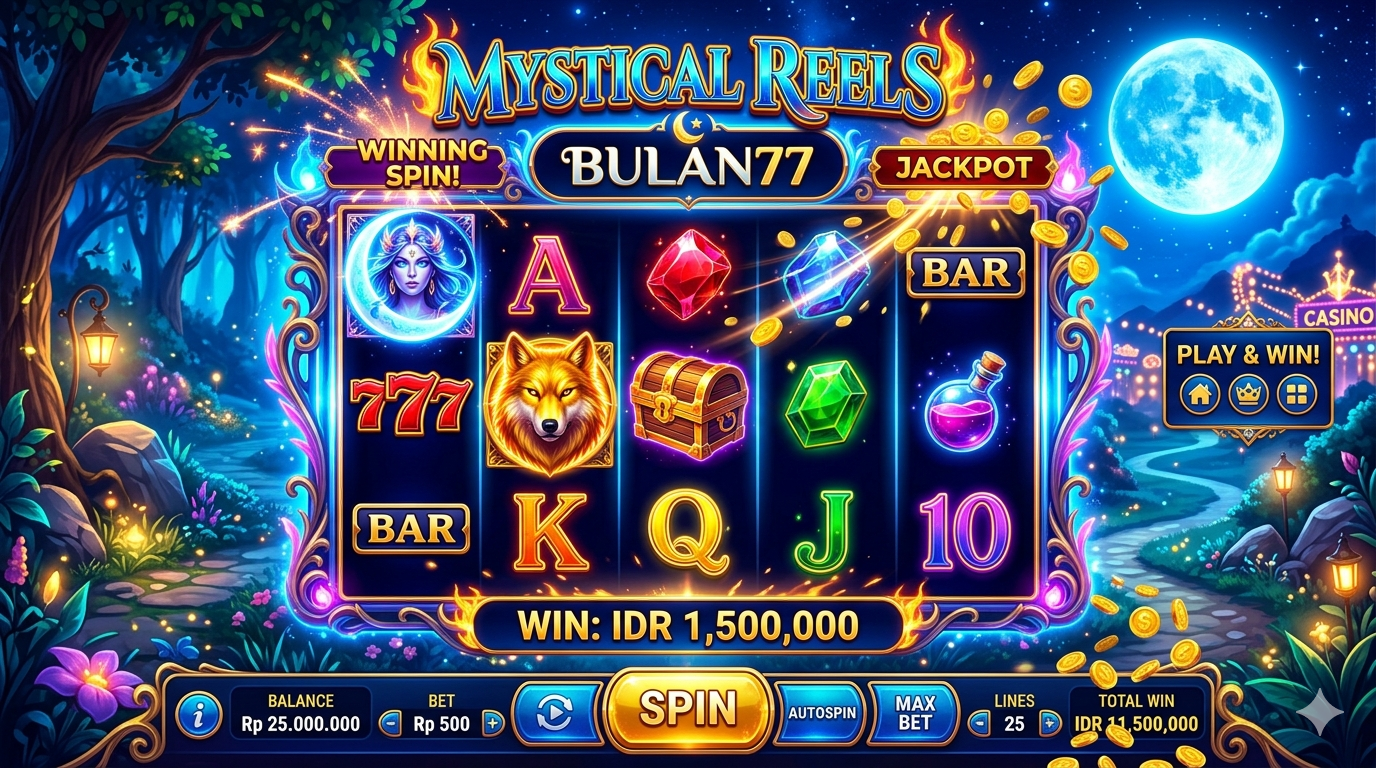The height and width of the screenshot is (768, 1376).
Task: Open the four-square grid menu icon
Action: [x=1297, y=394]
